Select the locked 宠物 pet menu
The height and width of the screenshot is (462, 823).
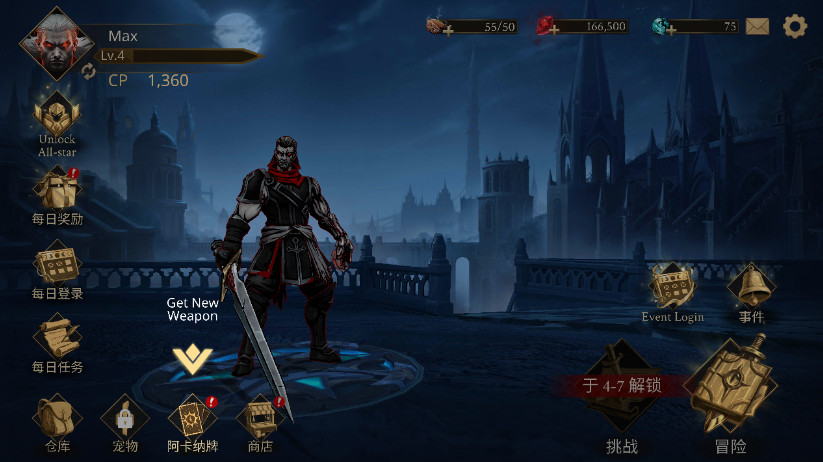[x=125, y=420]
